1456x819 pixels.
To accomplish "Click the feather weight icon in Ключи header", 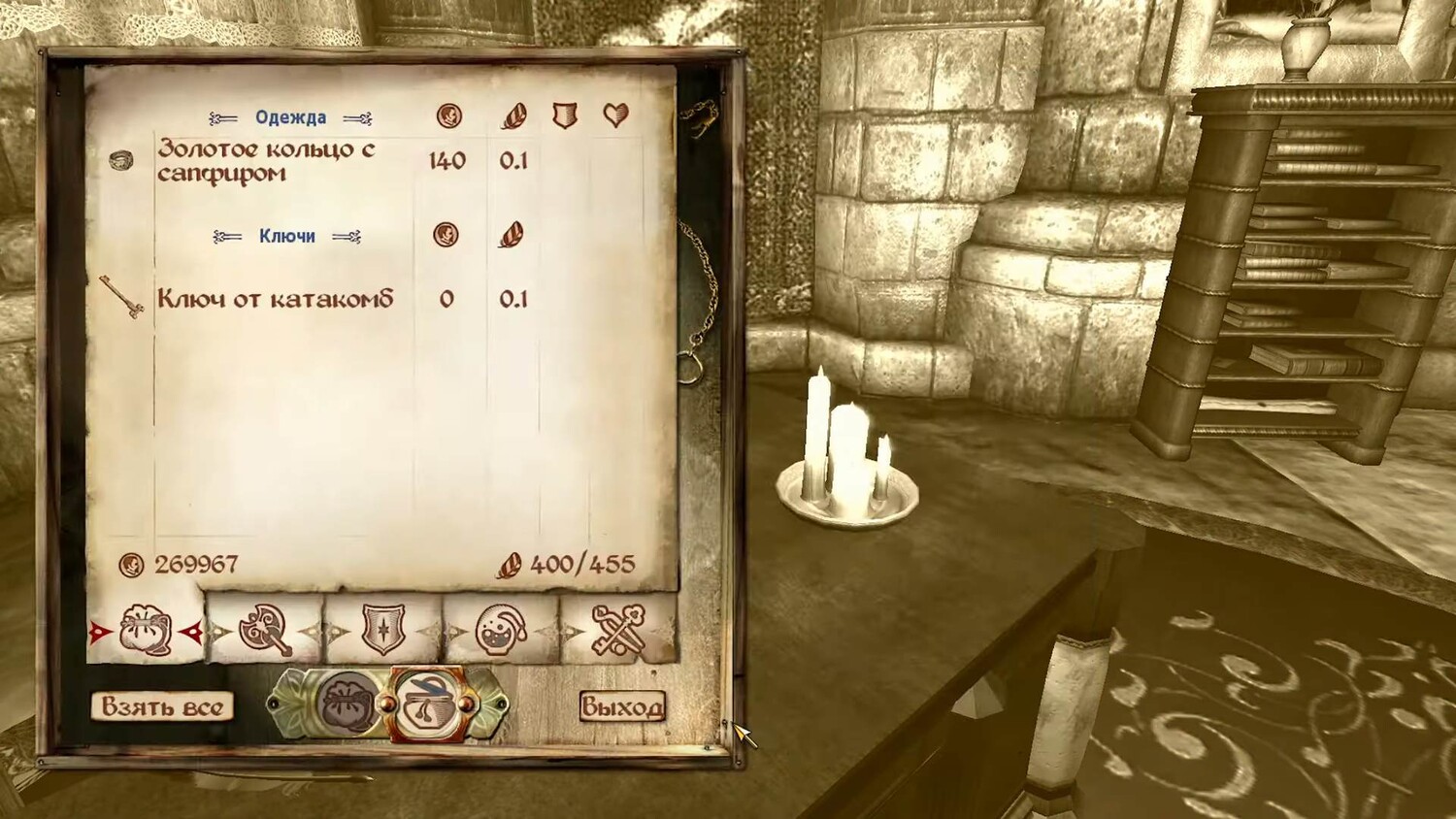I will point(512,235).
